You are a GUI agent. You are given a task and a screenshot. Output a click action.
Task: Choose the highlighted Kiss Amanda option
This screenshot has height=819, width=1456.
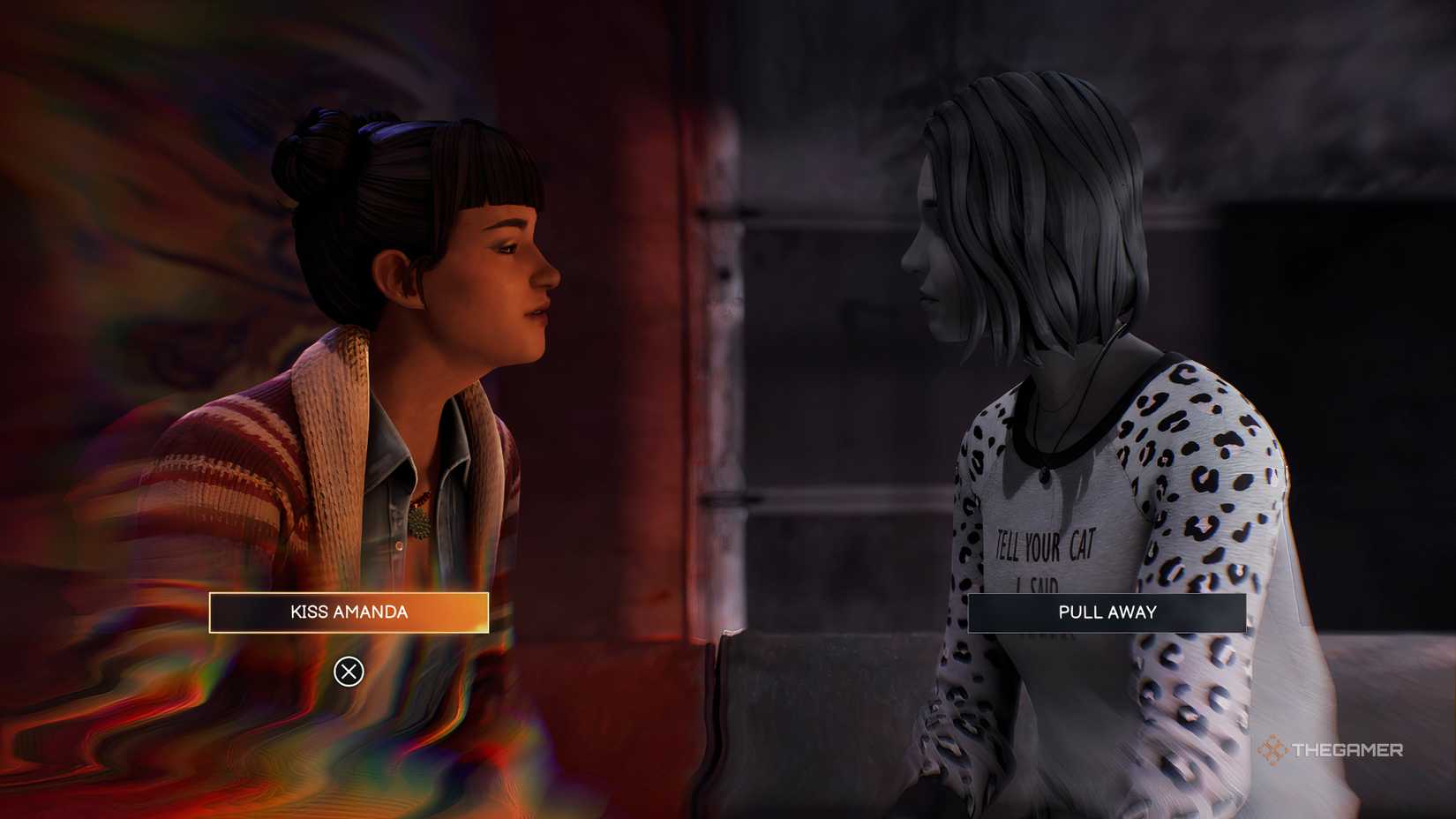click(349, 612)
